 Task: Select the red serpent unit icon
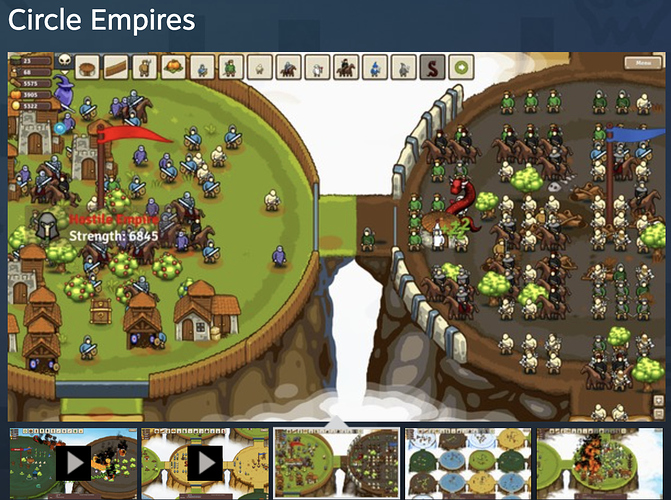point(433,68)
